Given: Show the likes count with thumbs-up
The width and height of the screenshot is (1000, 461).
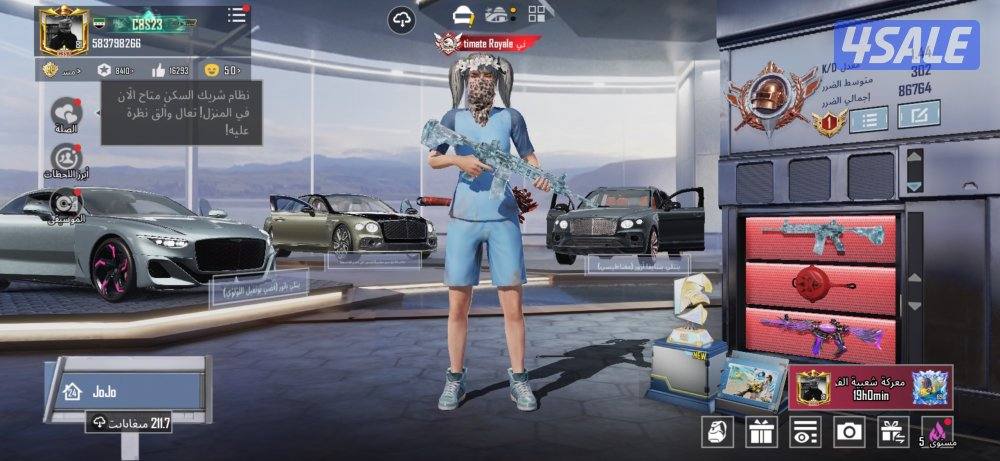Looking at the screenshot, I should pyautogui.click(x=170, y=70).
